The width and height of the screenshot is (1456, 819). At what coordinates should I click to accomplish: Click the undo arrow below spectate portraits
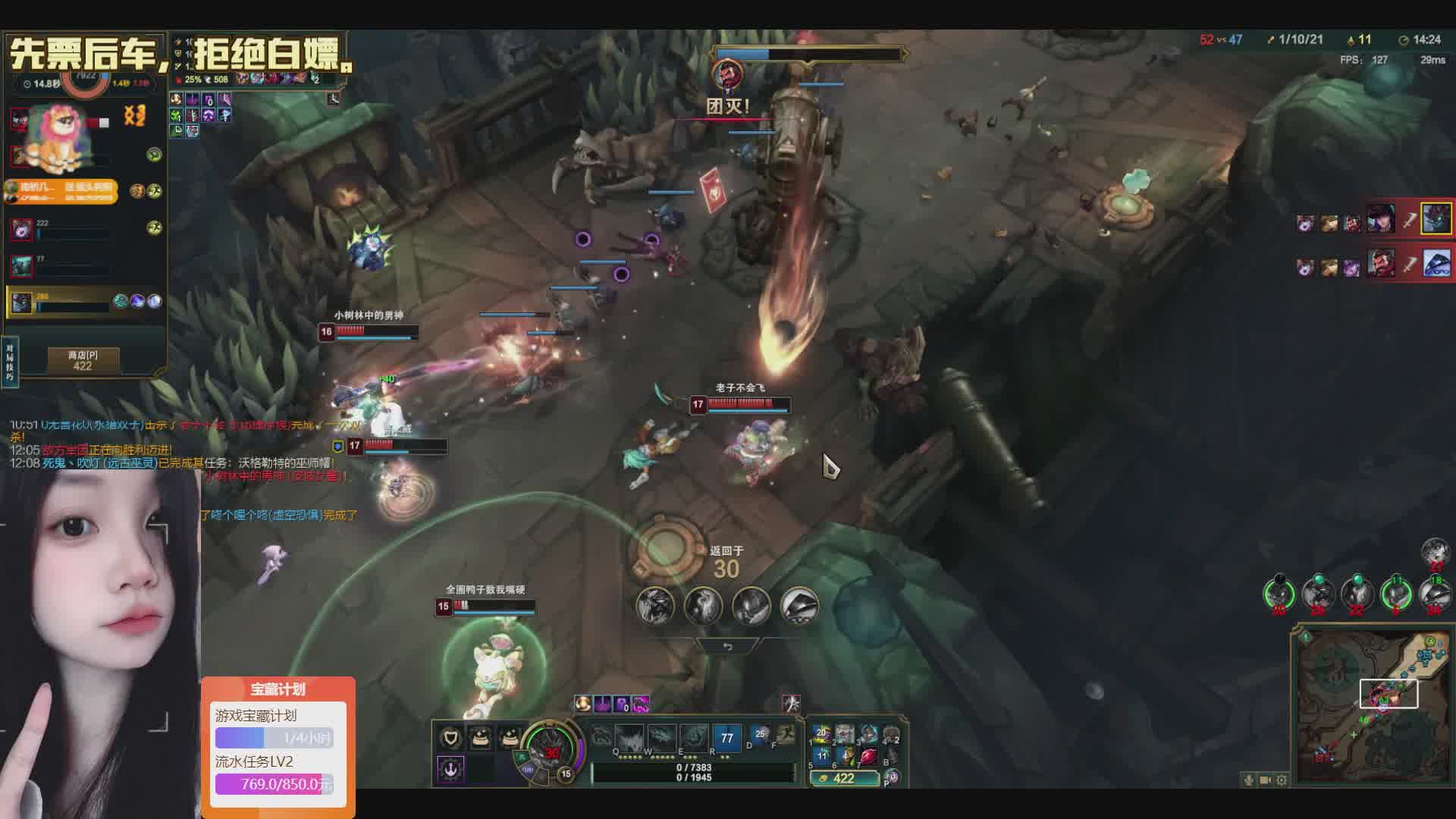coord(727,647)
